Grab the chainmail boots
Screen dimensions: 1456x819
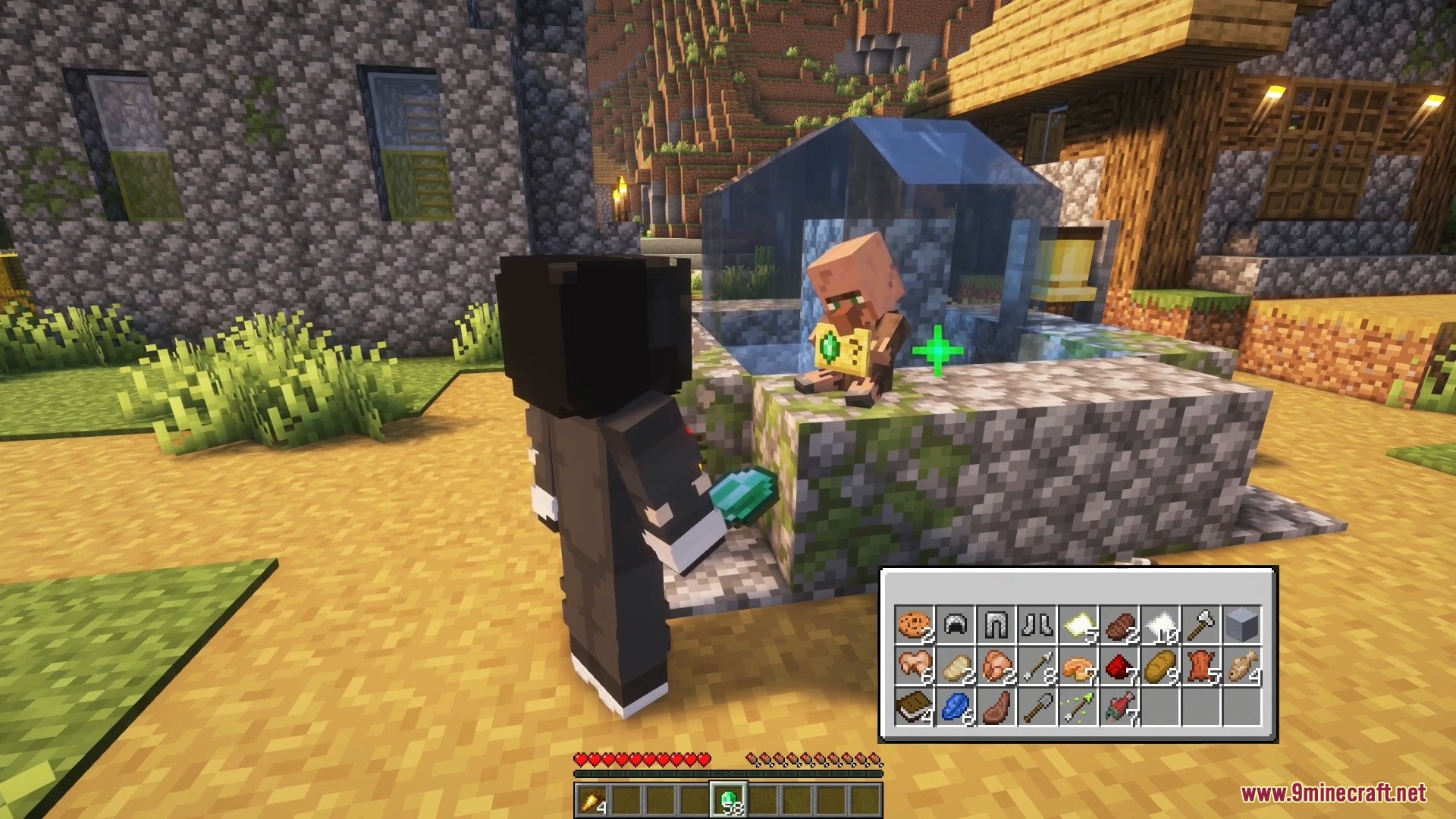click(x=1037, y=625)
